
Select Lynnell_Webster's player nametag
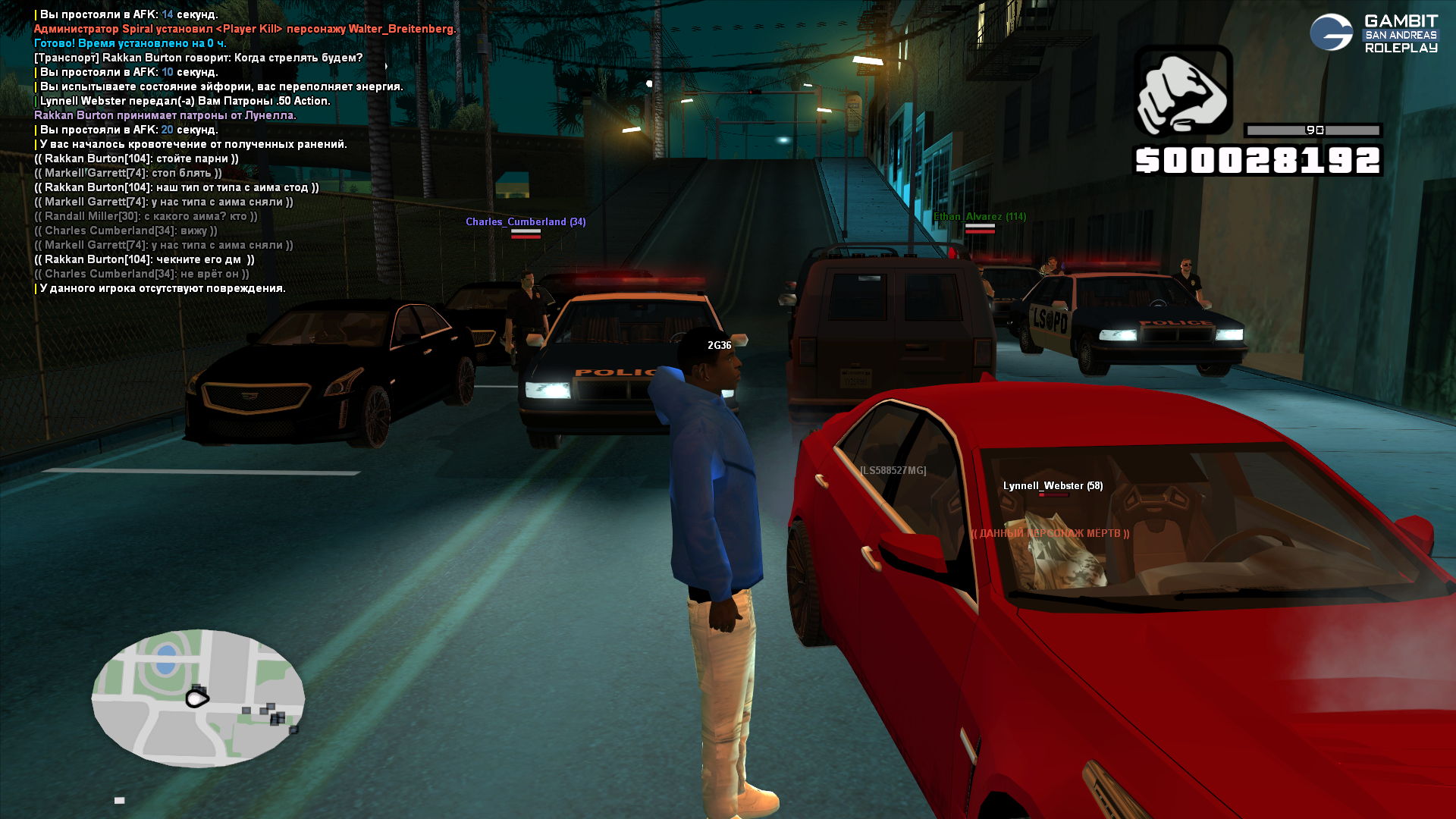(x=1053, y=486)
